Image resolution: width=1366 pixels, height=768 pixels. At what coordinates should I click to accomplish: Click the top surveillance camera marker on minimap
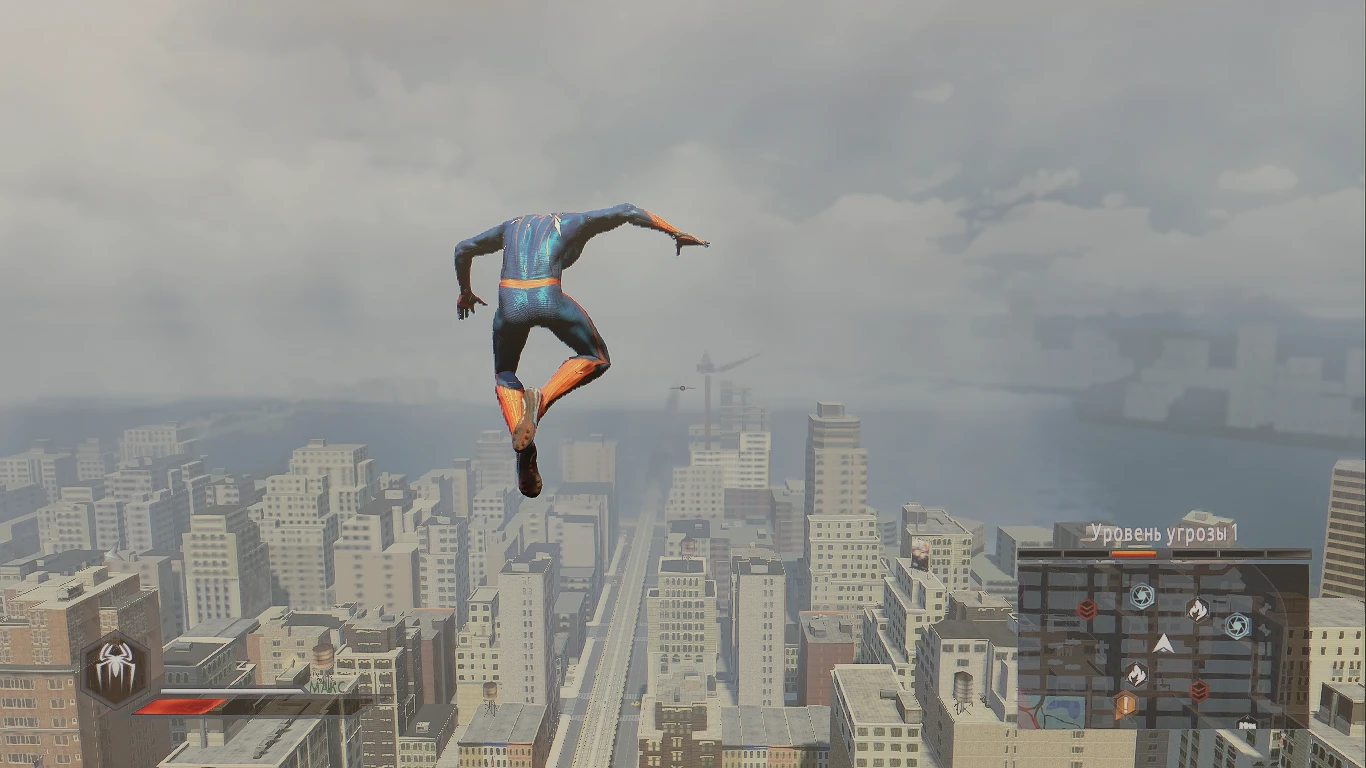pos(1142,594)
